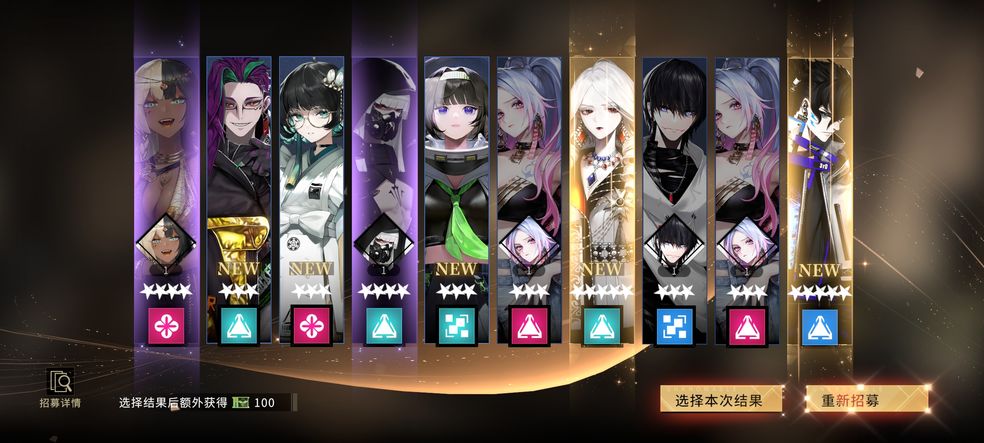Pick the black-haired man with scarf card
Image resolution: width=984 pixels, height=443 pixels.
(x=676, y=180)
